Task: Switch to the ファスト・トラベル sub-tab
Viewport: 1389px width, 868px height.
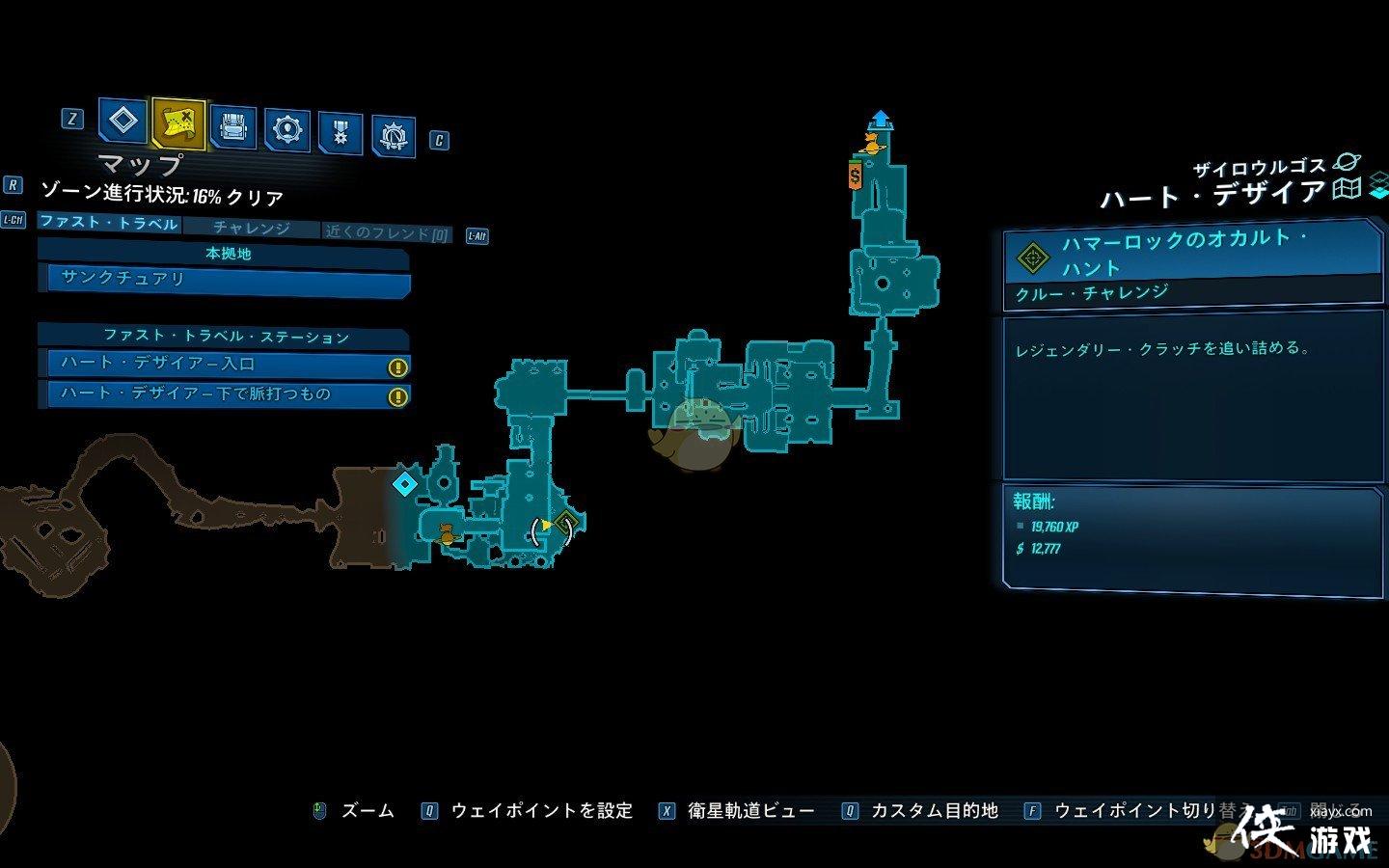Action: point(108,223)
